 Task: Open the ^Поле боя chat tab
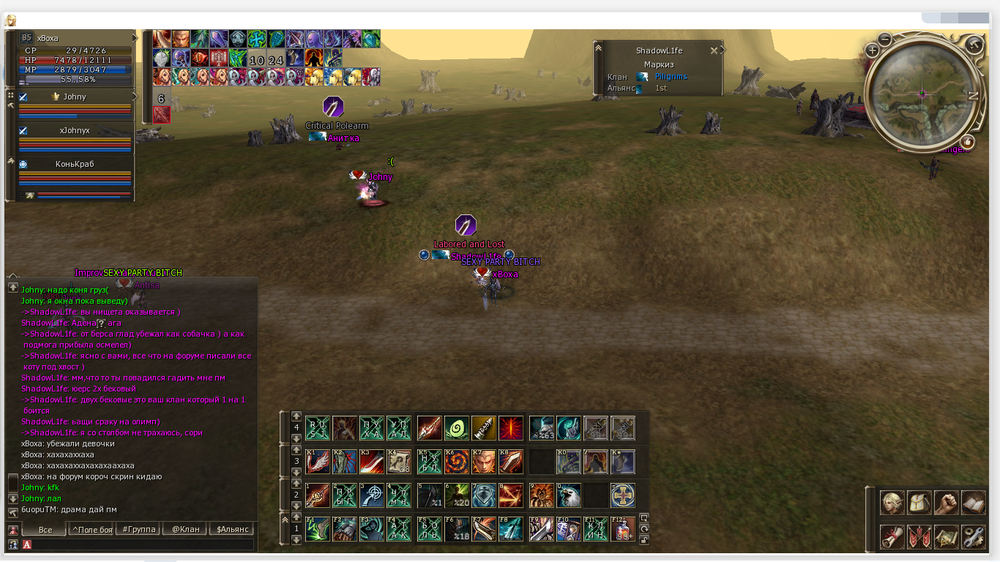tap(91, 529)
